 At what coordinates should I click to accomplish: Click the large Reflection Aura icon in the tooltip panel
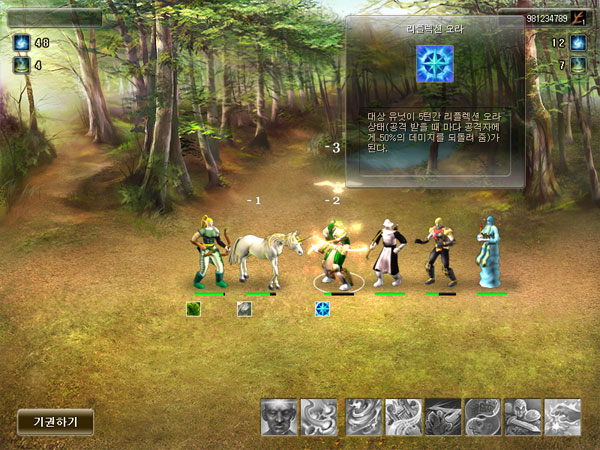435,64
